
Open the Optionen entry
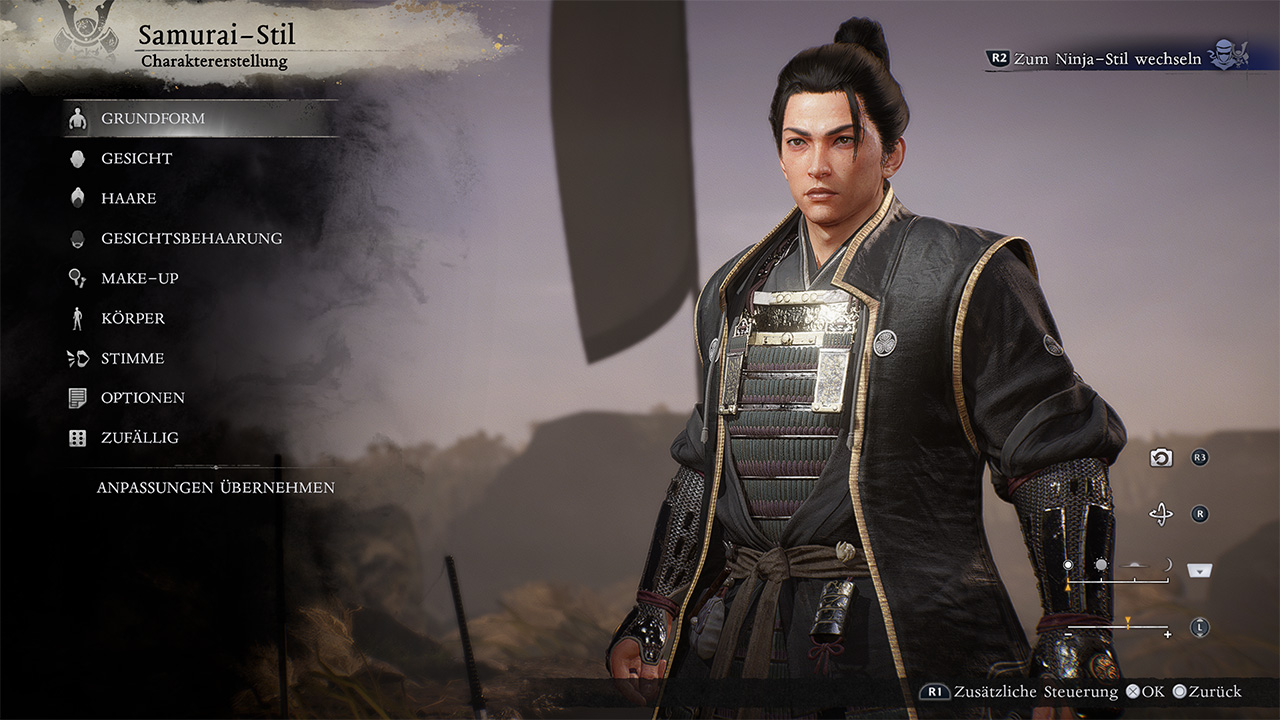tap(142, 398)
